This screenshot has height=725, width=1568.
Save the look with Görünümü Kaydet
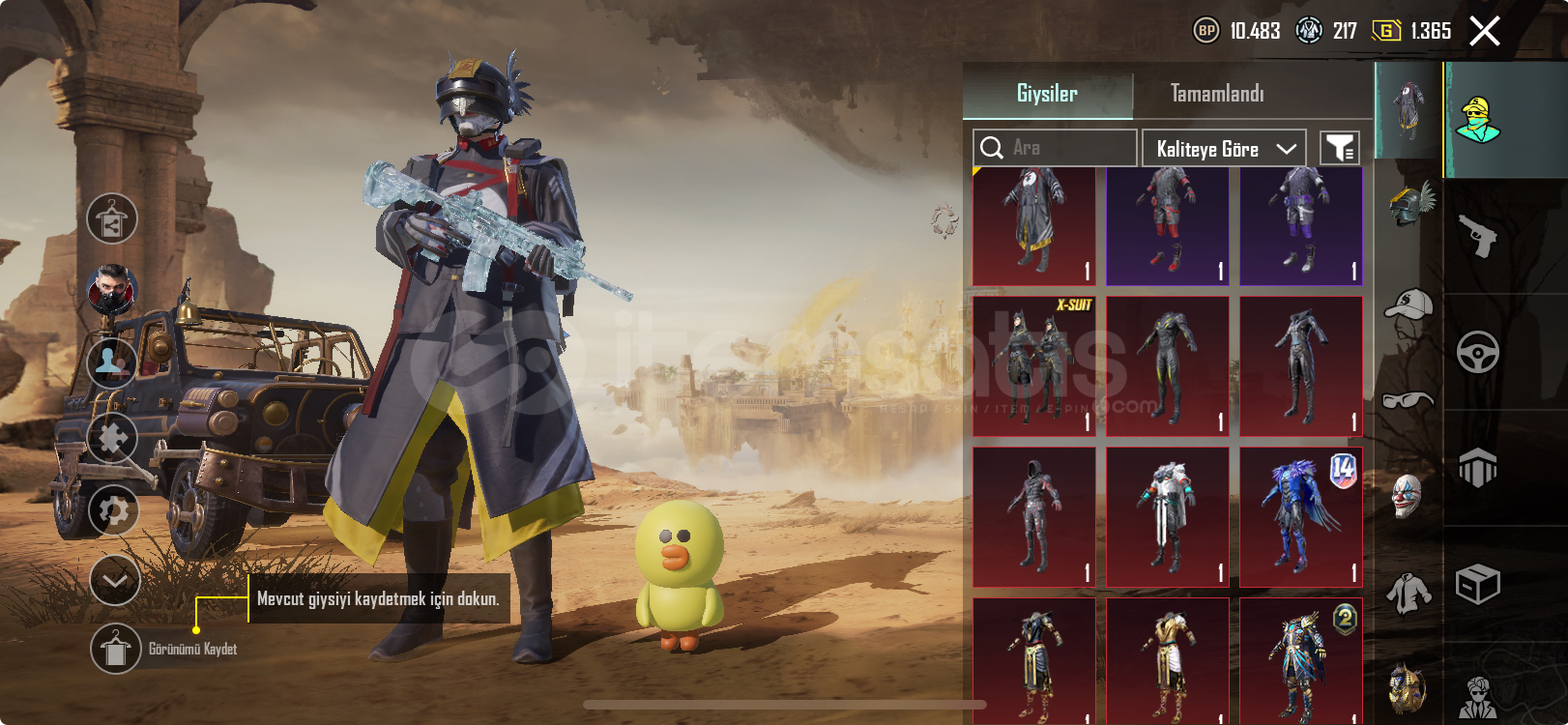(x=116, y=649)
